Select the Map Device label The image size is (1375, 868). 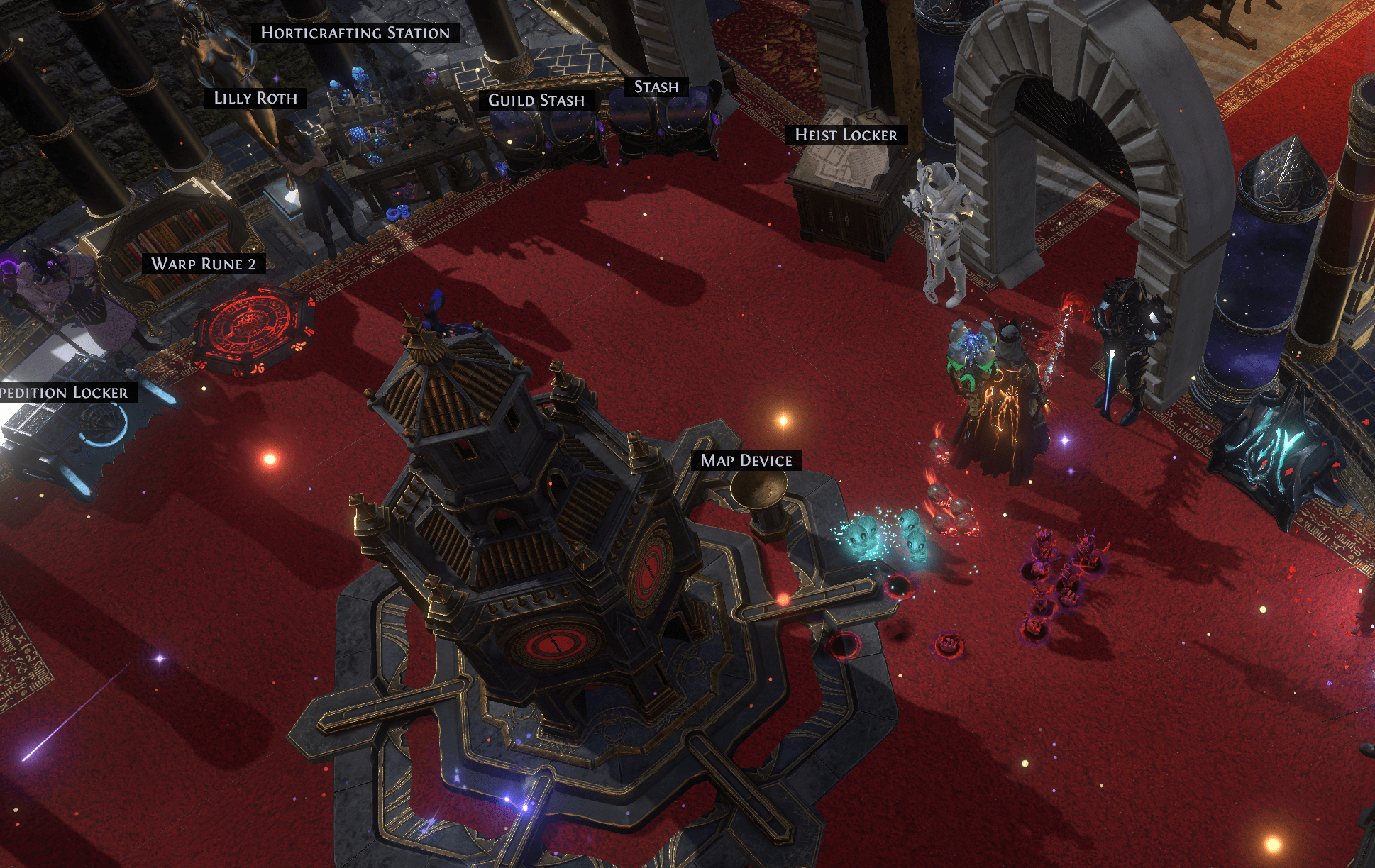coord(746,461)
